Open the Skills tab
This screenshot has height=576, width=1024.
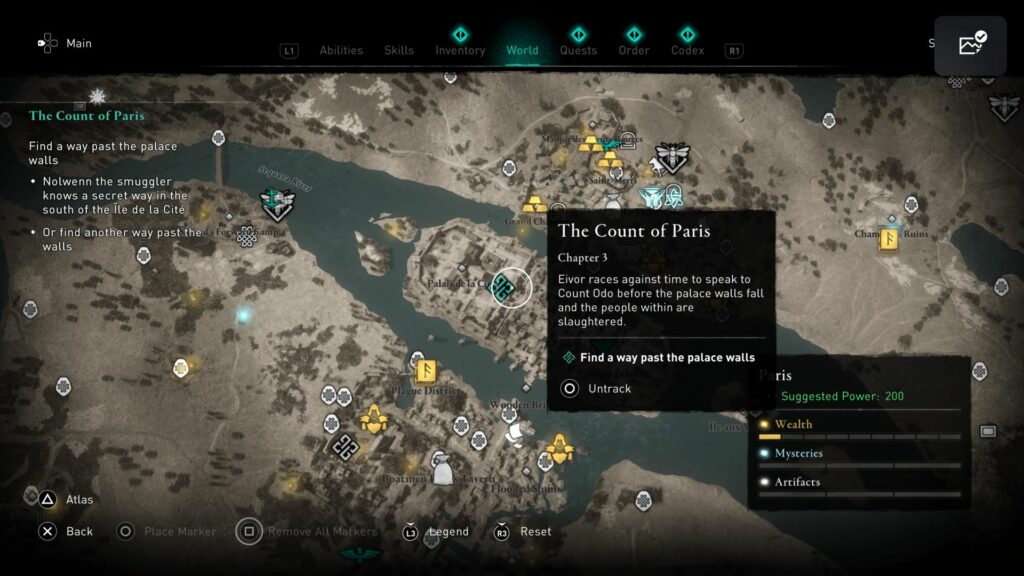tap(399, 50)
